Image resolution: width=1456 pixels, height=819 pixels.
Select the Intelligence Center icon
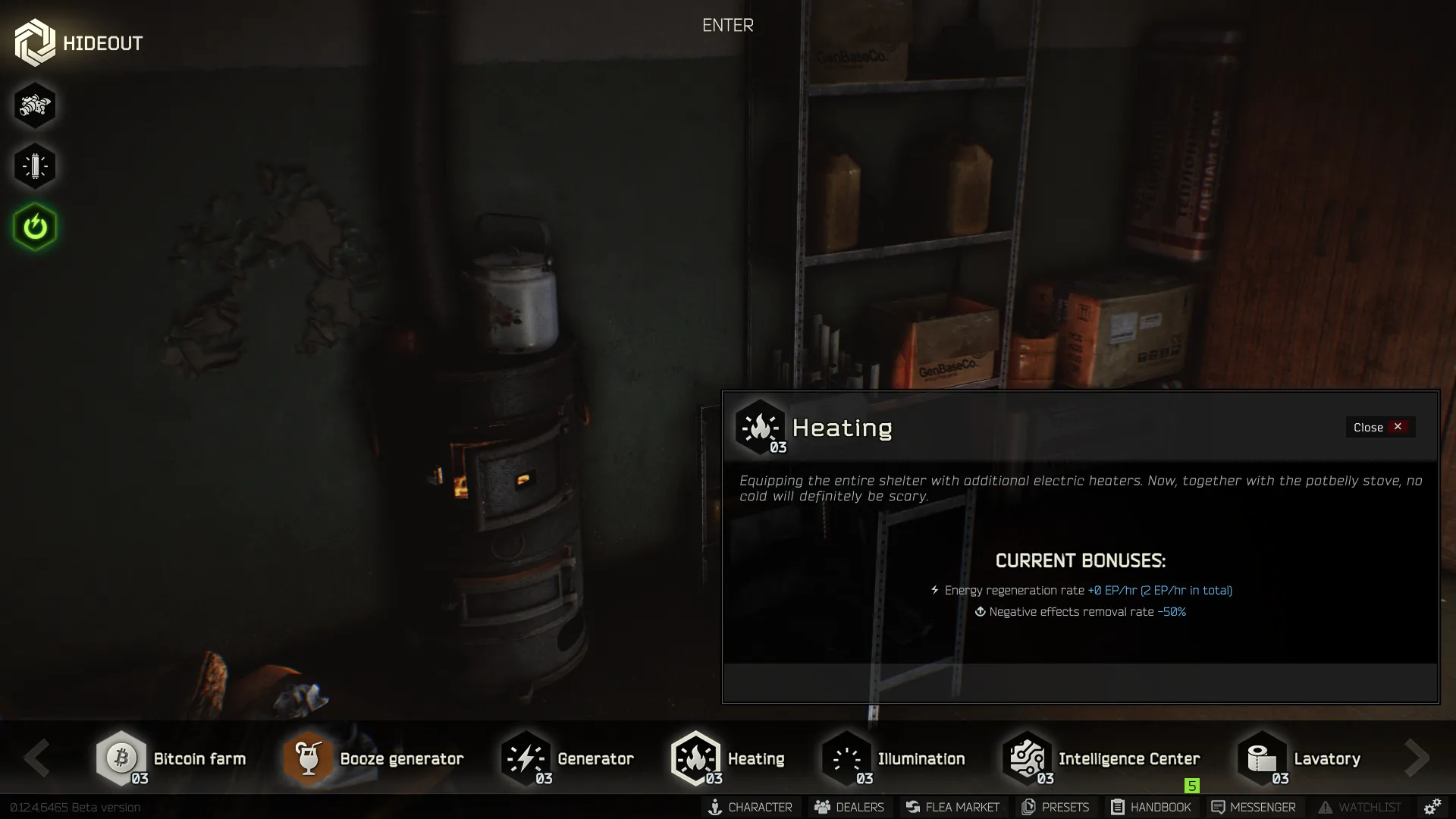(x=1027, y=758)
